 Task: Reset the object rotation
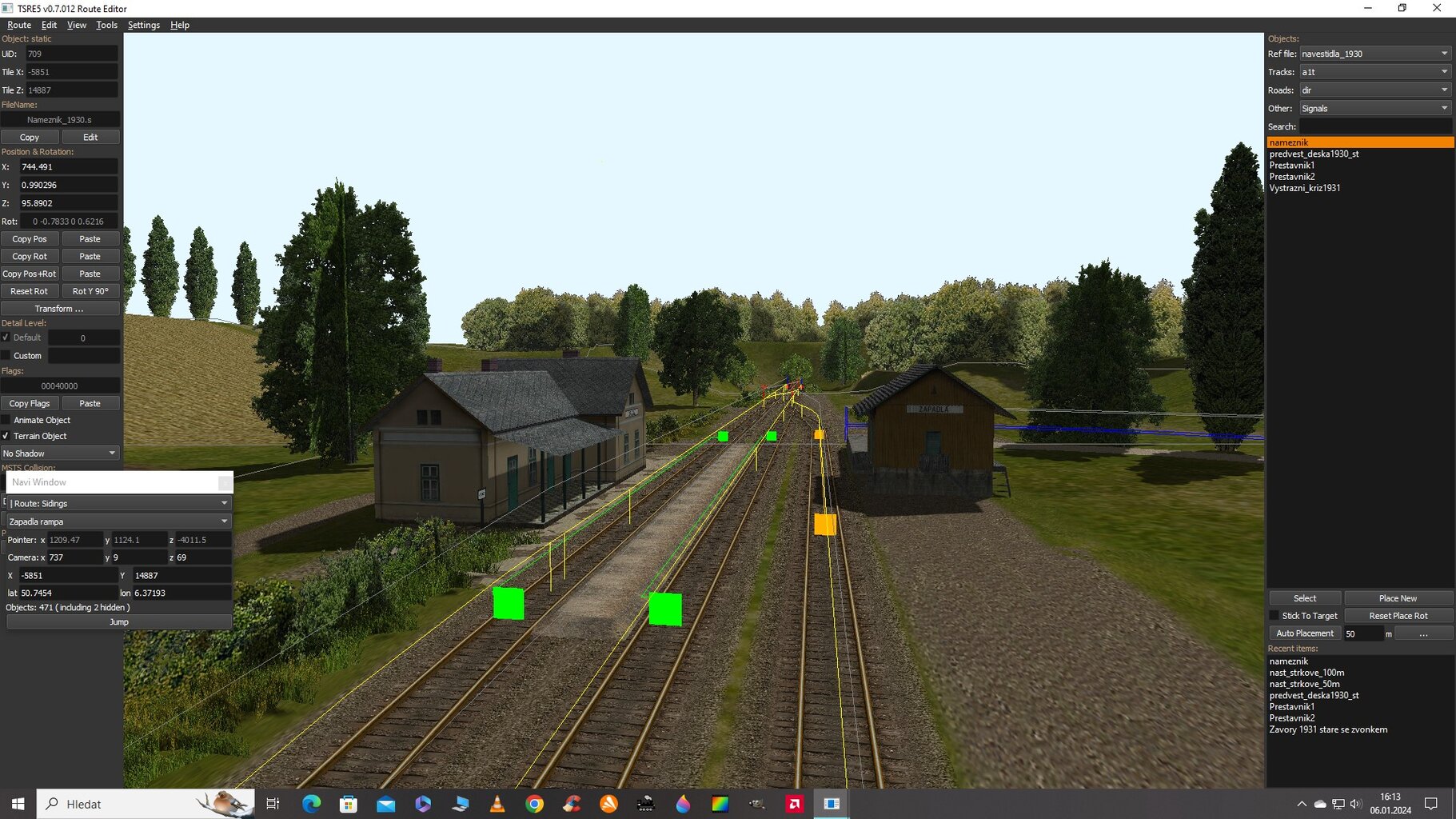(x=30, y=291)
